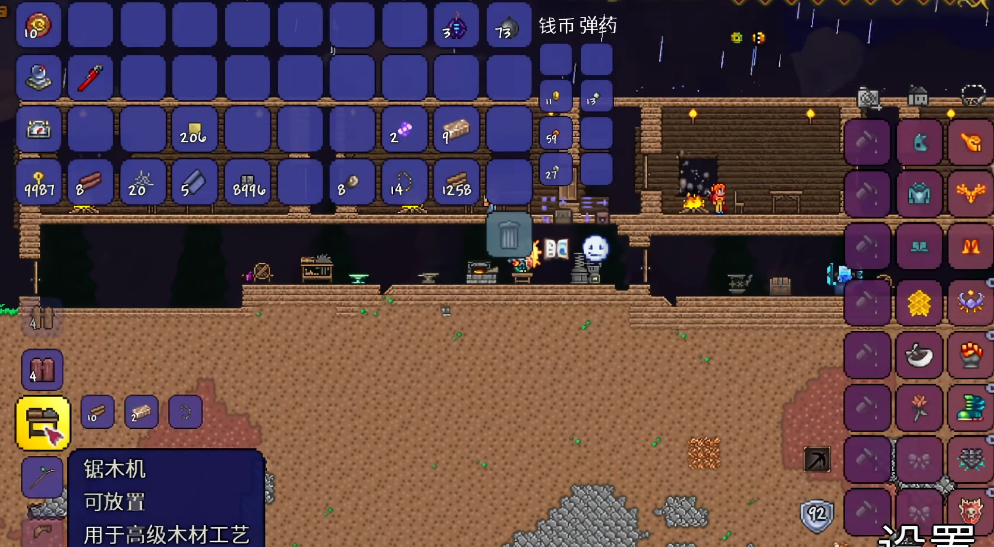994x547 pixels.
Task: Open the bestiary book icon
Action: pos(557,249)
